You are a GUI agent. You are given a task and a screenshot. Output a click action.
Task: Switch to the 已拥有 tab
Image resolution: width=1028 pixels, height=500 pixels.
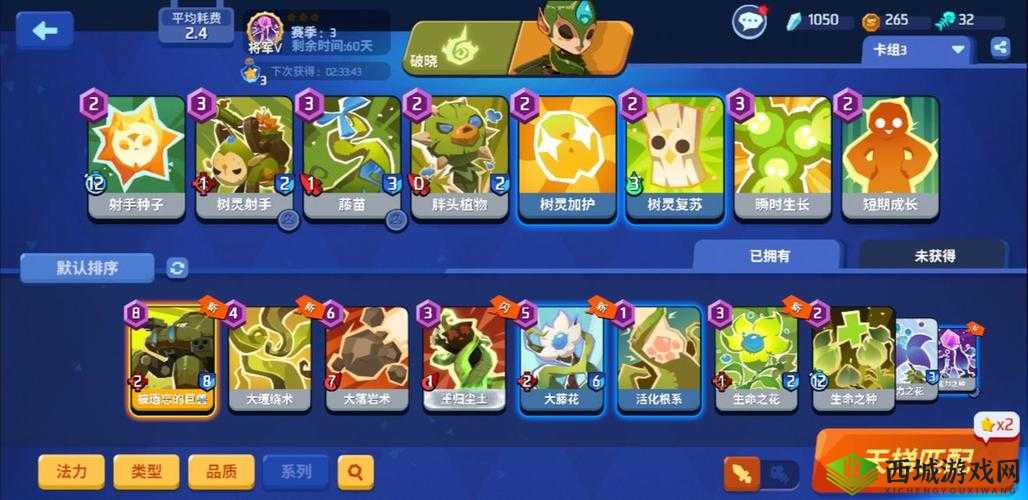click(769, 256)
